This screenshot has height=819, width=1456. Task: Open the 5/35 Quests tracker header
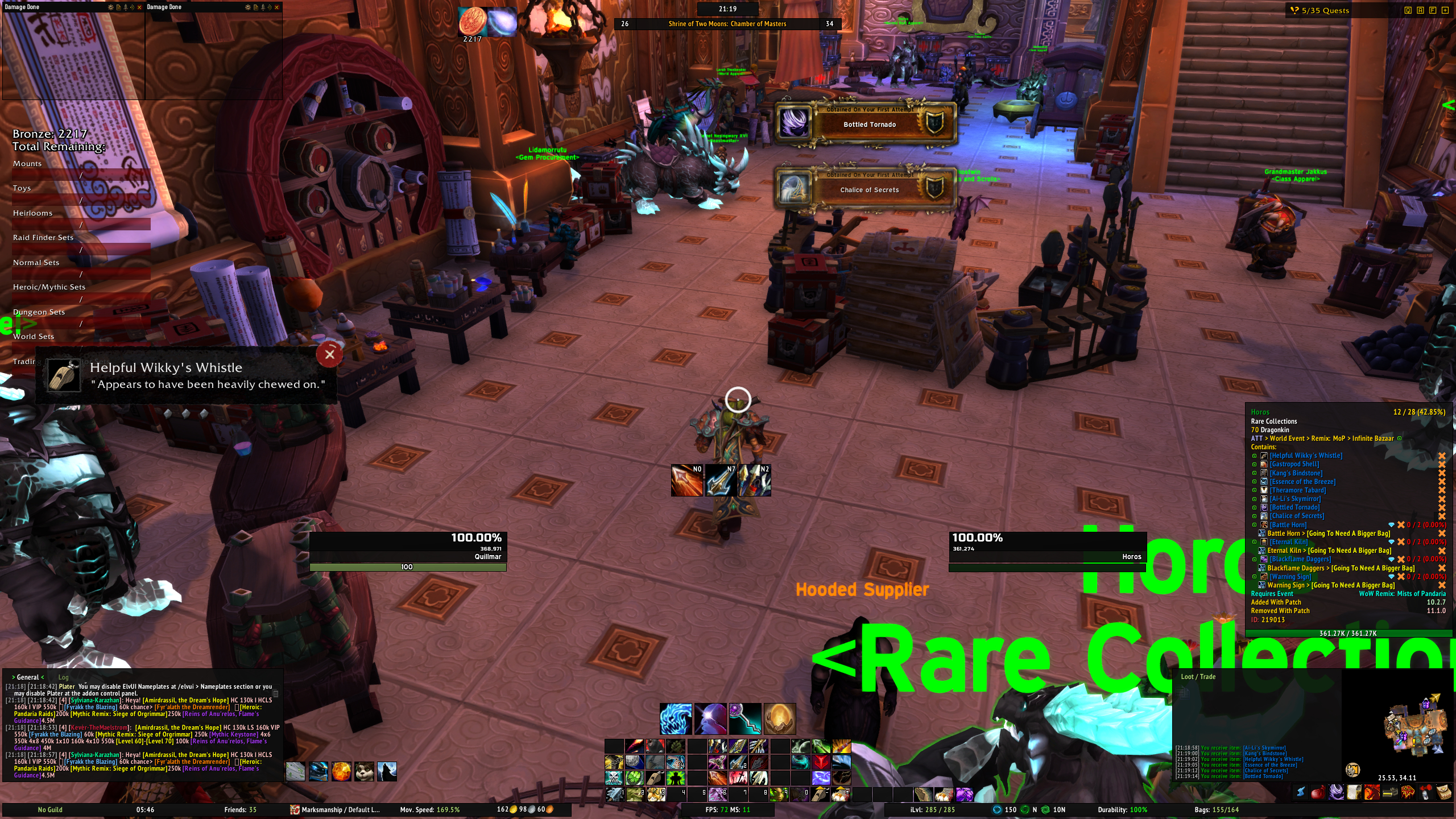tap(1325, 10)
